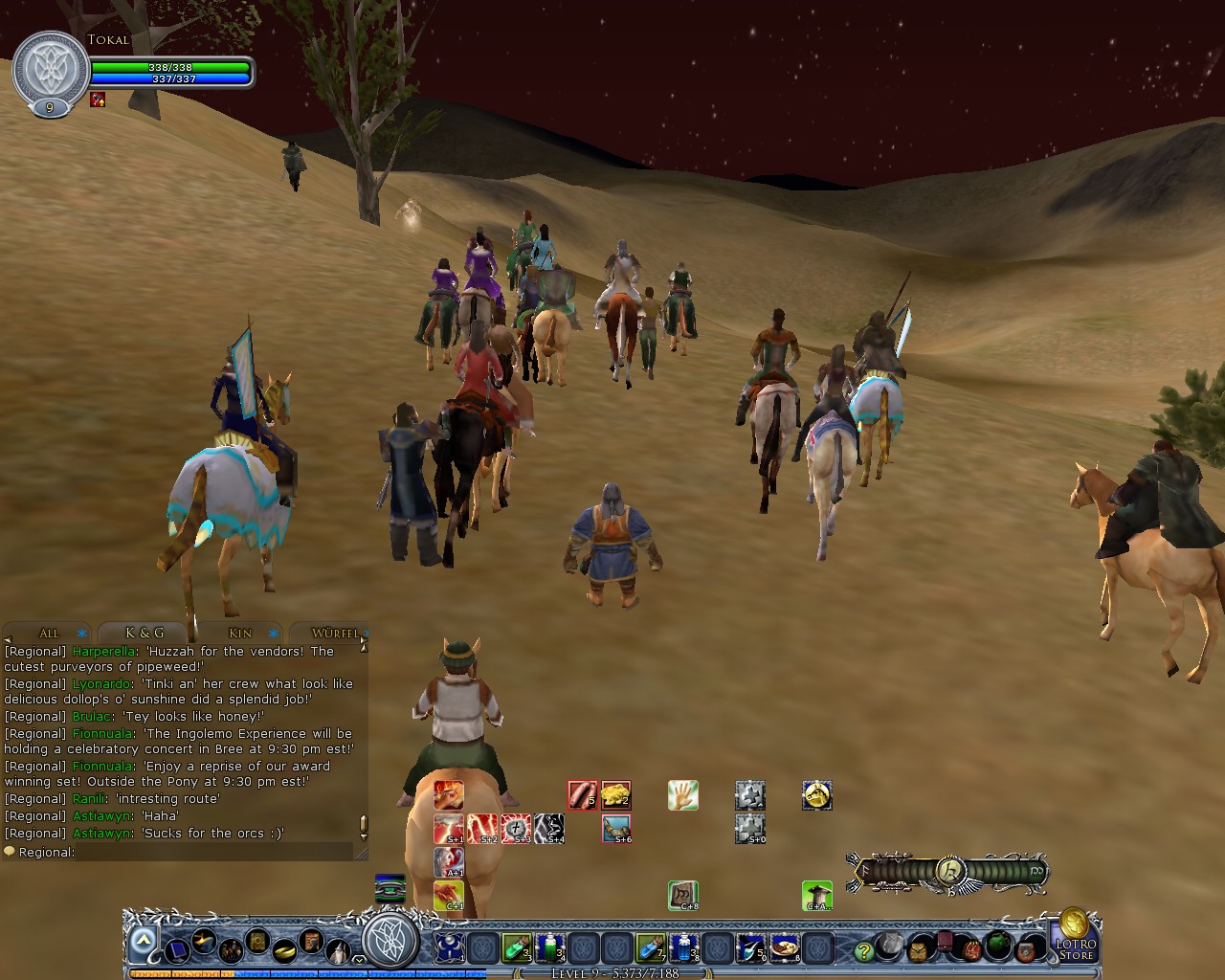Screen dimensions: 1225x980
Task: Open the LOTRO Store
Action: (x=1077, y=949)
